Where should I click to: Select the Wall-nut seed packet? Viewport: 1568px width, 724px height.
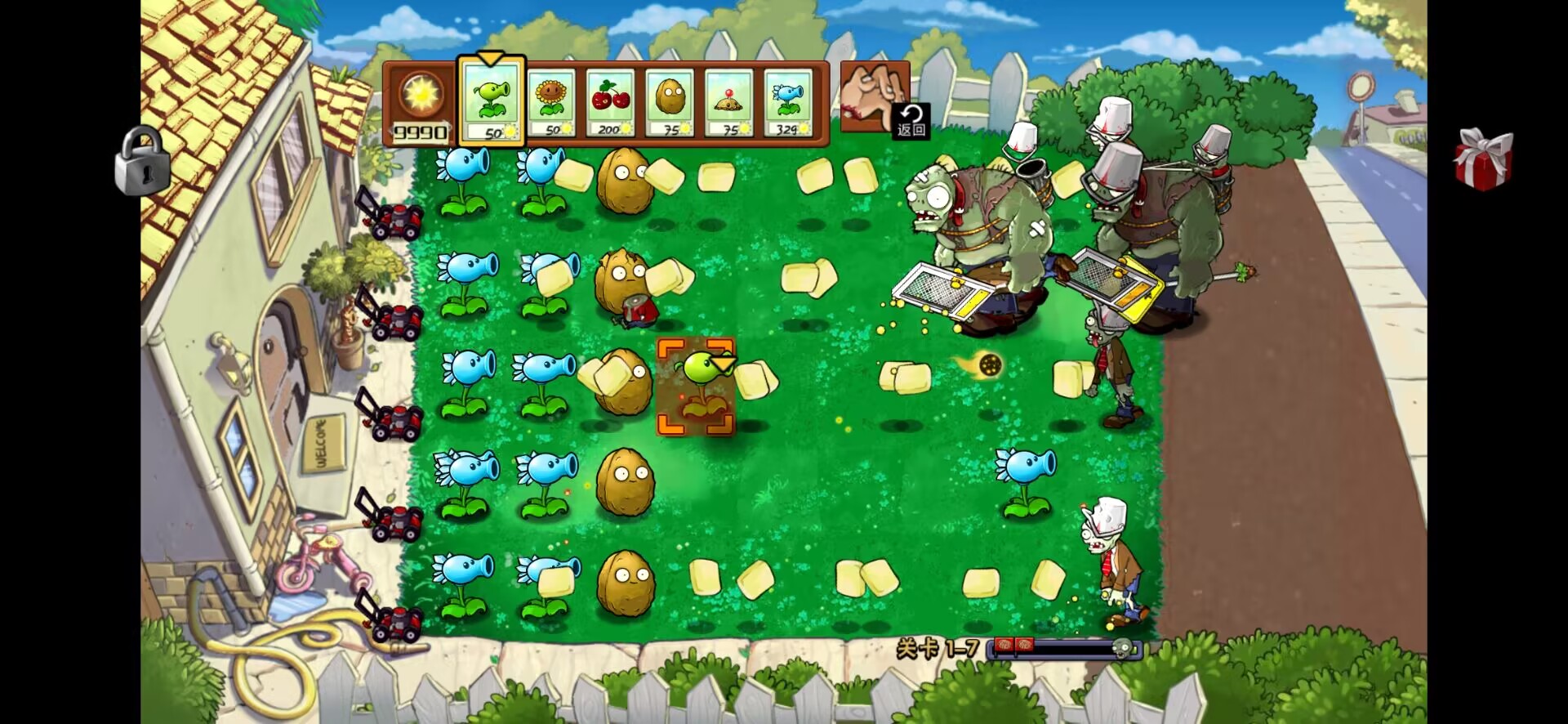670,103
